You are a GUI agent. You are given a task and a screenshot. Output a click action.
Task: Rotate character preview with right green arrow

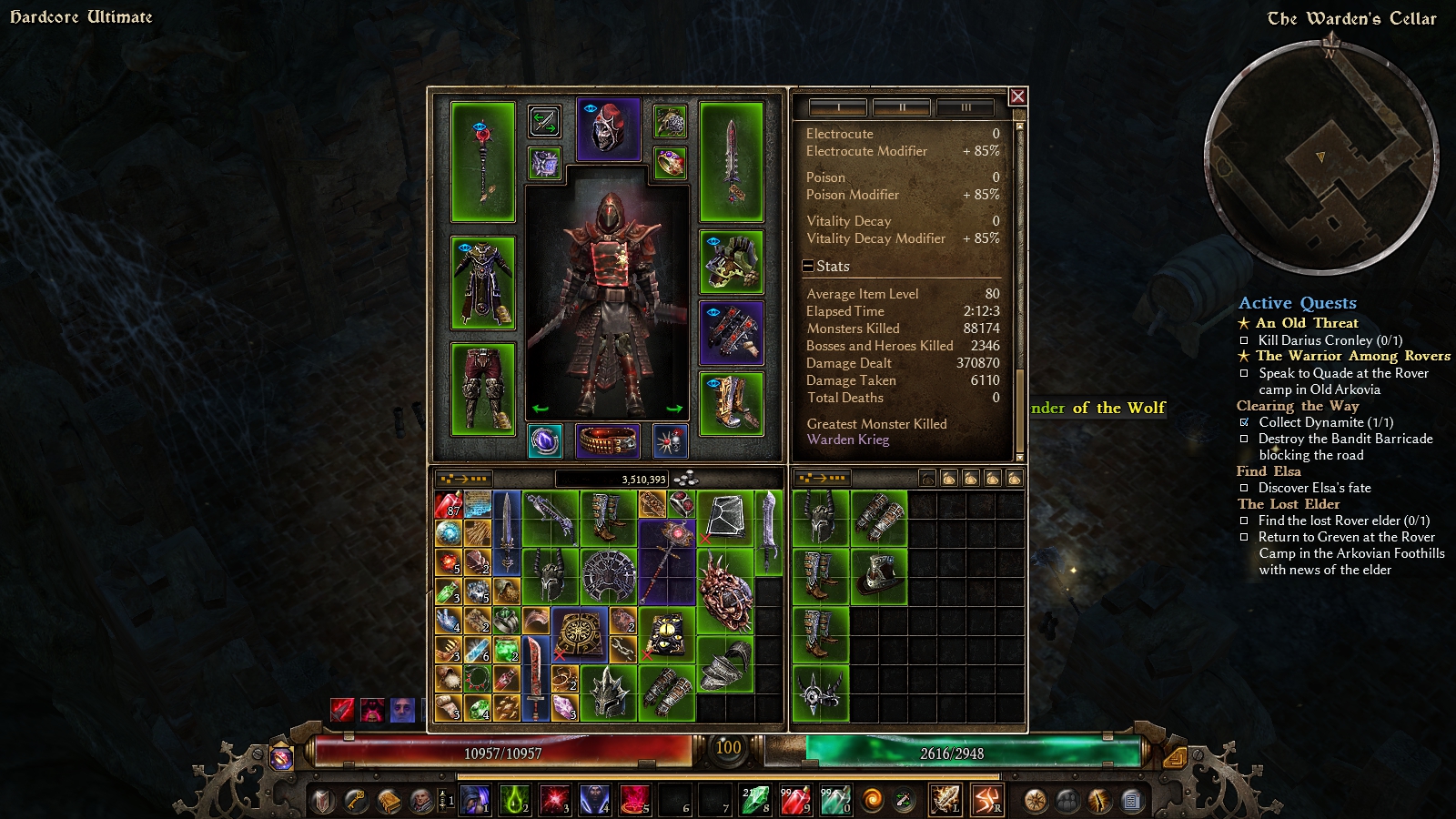[x=674, y=409]
